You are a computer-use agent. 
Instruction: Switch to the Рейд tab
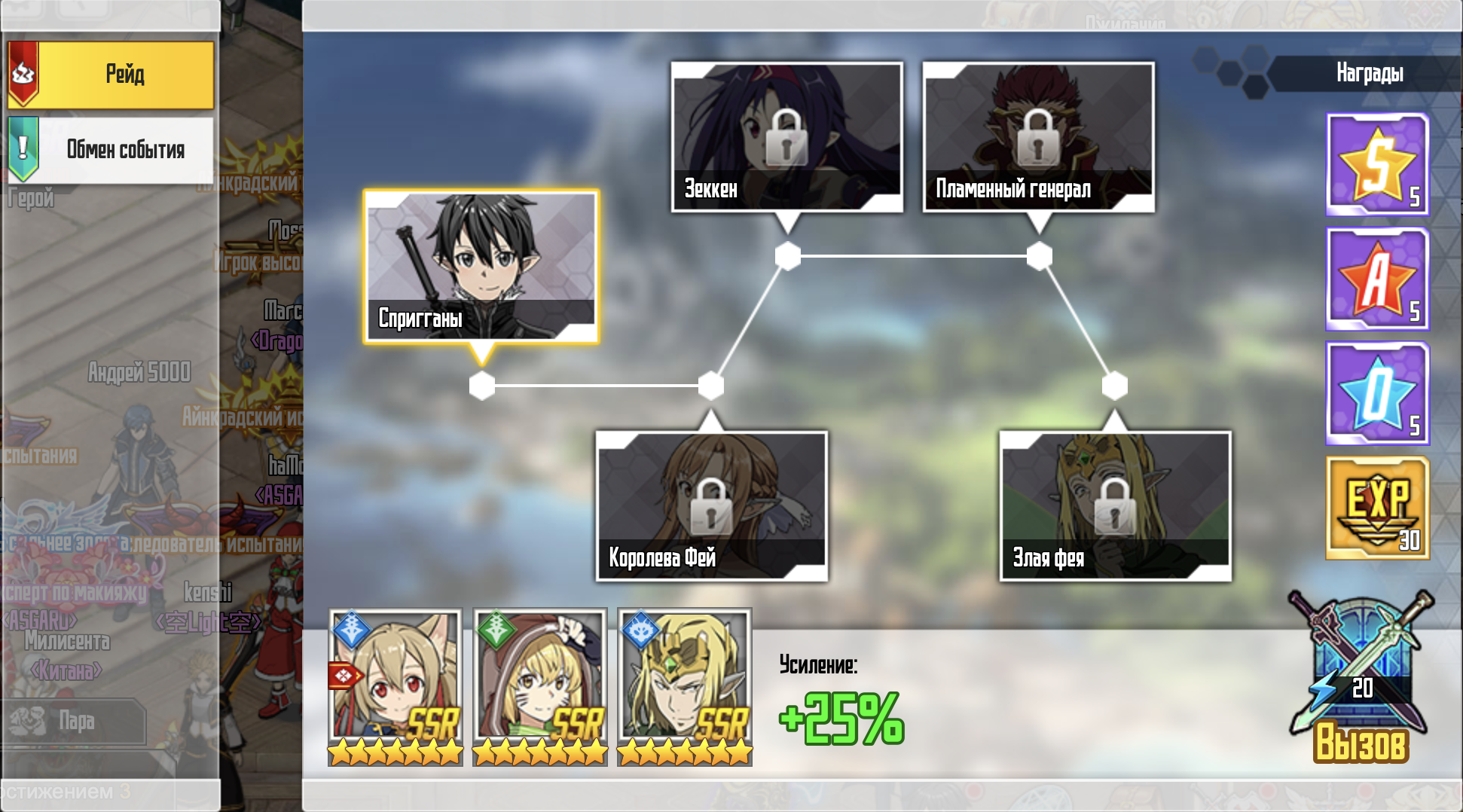[x=111, y=75]
